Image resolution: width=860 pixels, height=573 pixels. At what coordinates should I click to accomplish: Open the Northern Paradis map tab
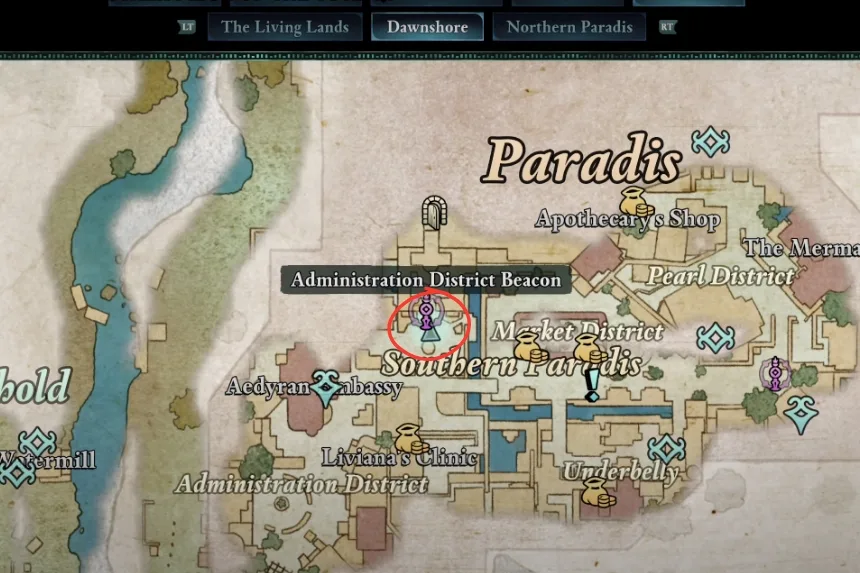tap(569, 27)
